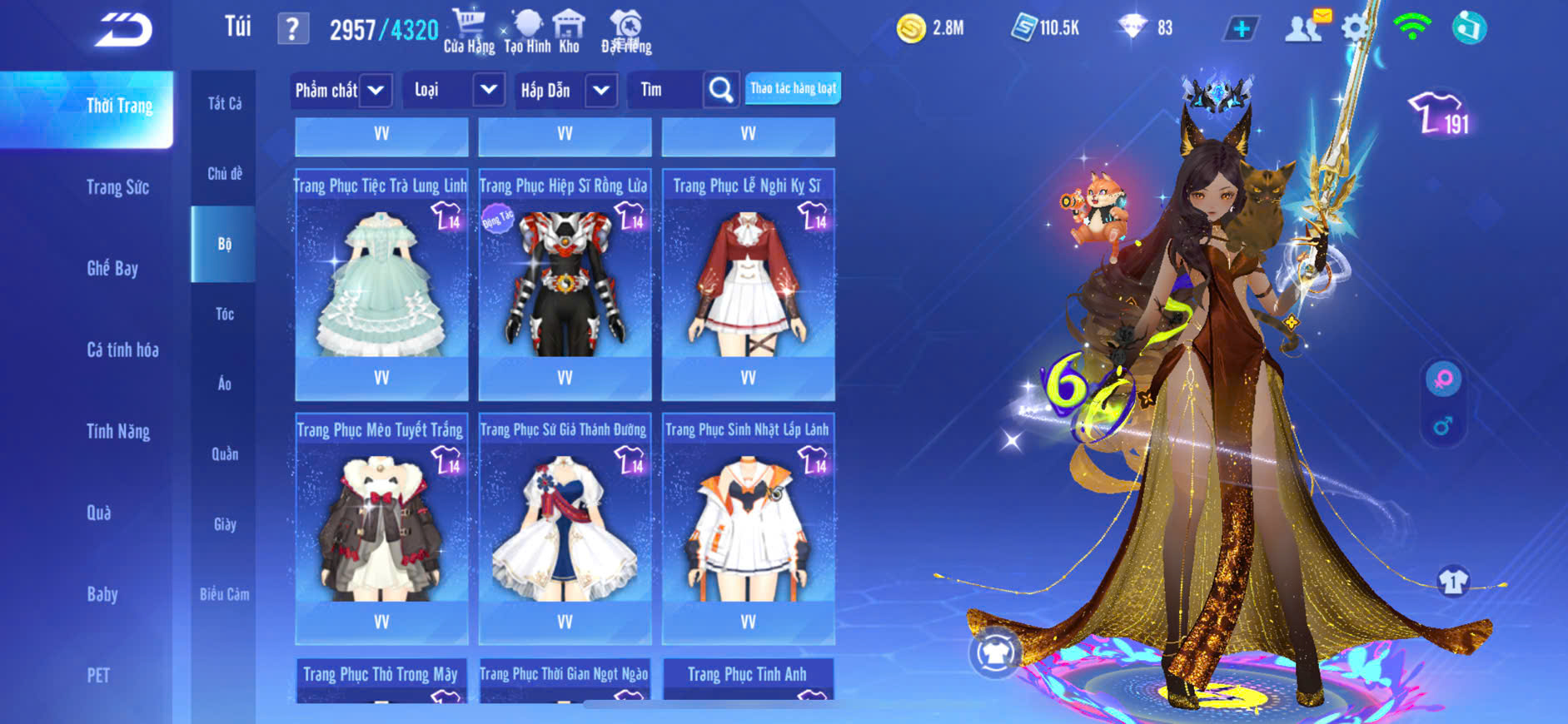Select Trang Phục Sinh Nhật Lấp Lánh outfit
The width and height of the screenshot is (1568, 724).
748,527
